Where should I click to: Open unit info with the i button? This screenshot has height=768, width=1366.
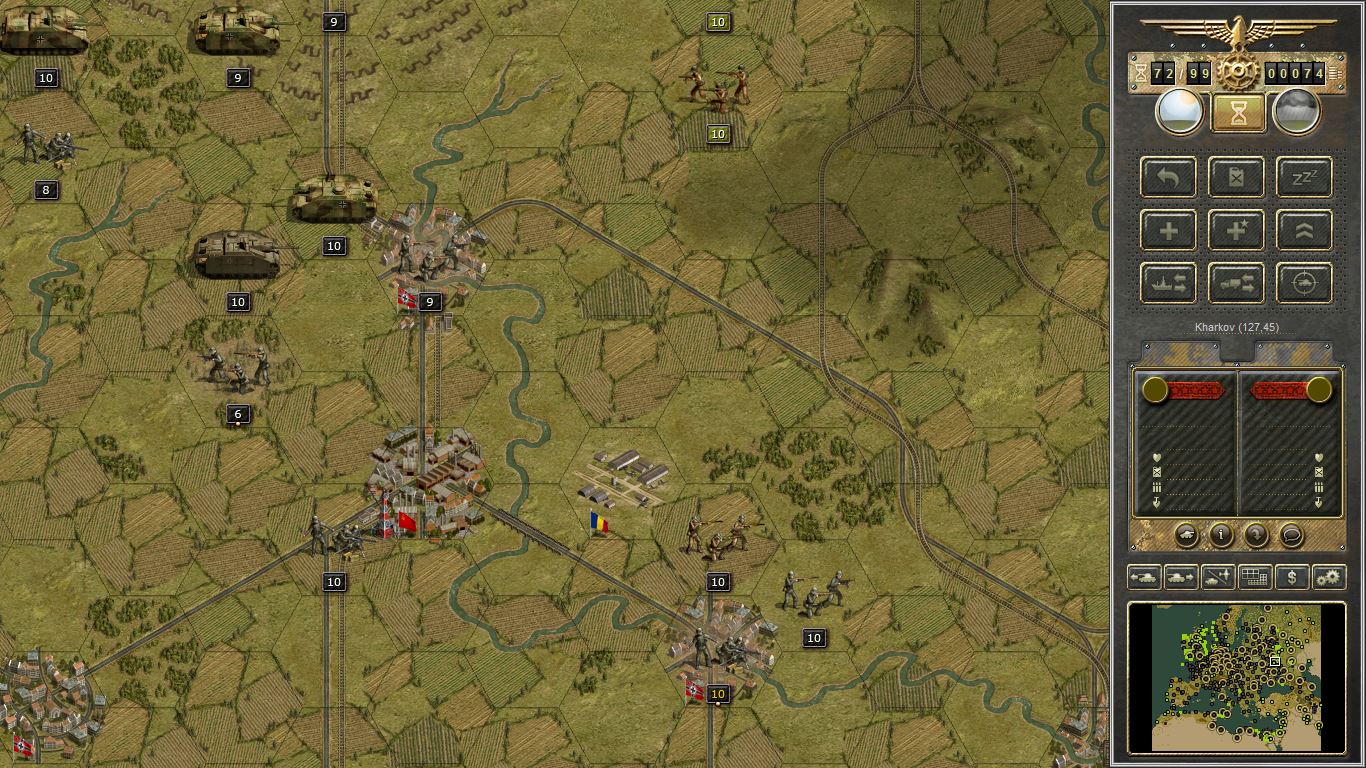coord(1221,535)
